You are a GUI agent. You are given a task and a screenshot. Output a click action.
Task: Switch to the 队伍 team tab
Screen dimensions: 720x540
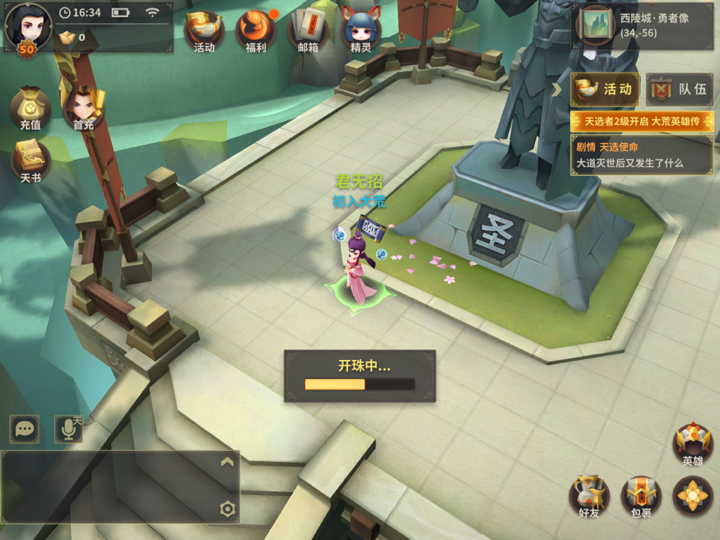click(680, 89)
